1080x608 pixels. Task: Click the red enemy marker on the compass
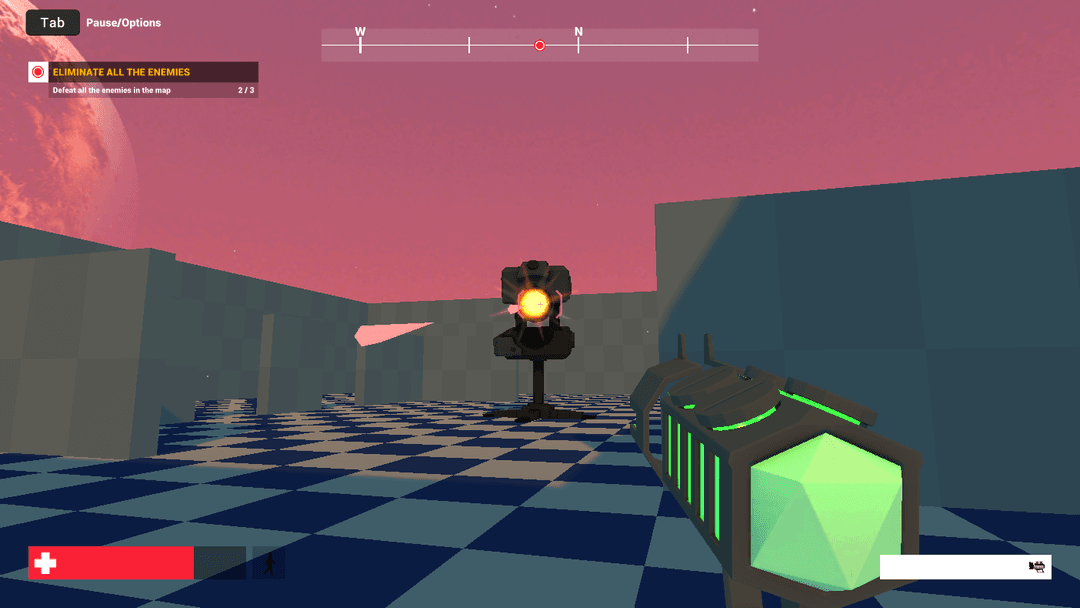(540, 45)
